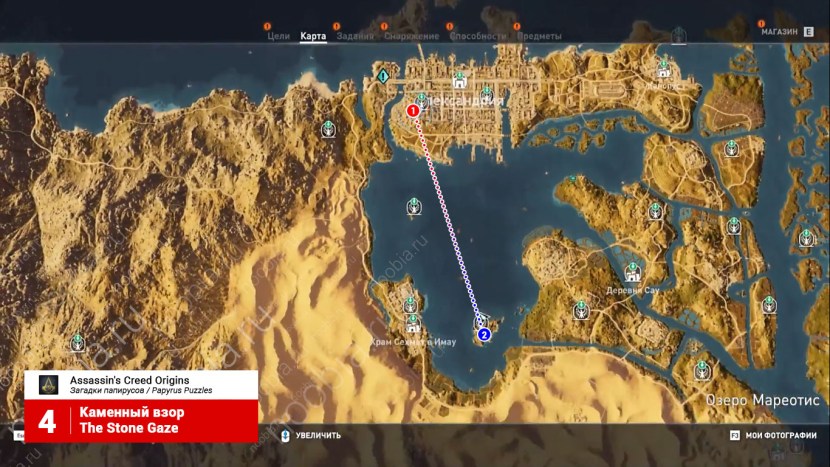Select the Храм Сехмет в Имау marker
This screenshot has width=830, height=467.
pyautogui.click(x=412, y=326)
